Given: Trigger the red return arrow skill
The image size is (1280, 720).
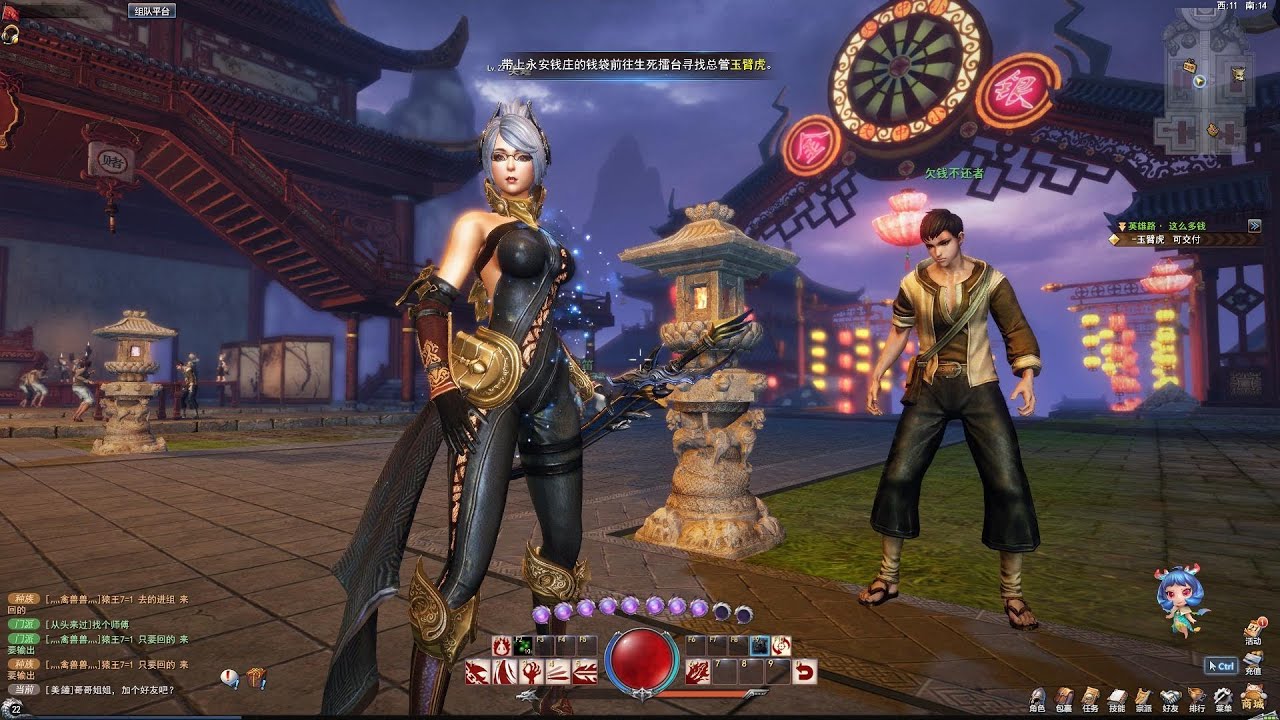Looking at the screenshot, I should point(804,672).
